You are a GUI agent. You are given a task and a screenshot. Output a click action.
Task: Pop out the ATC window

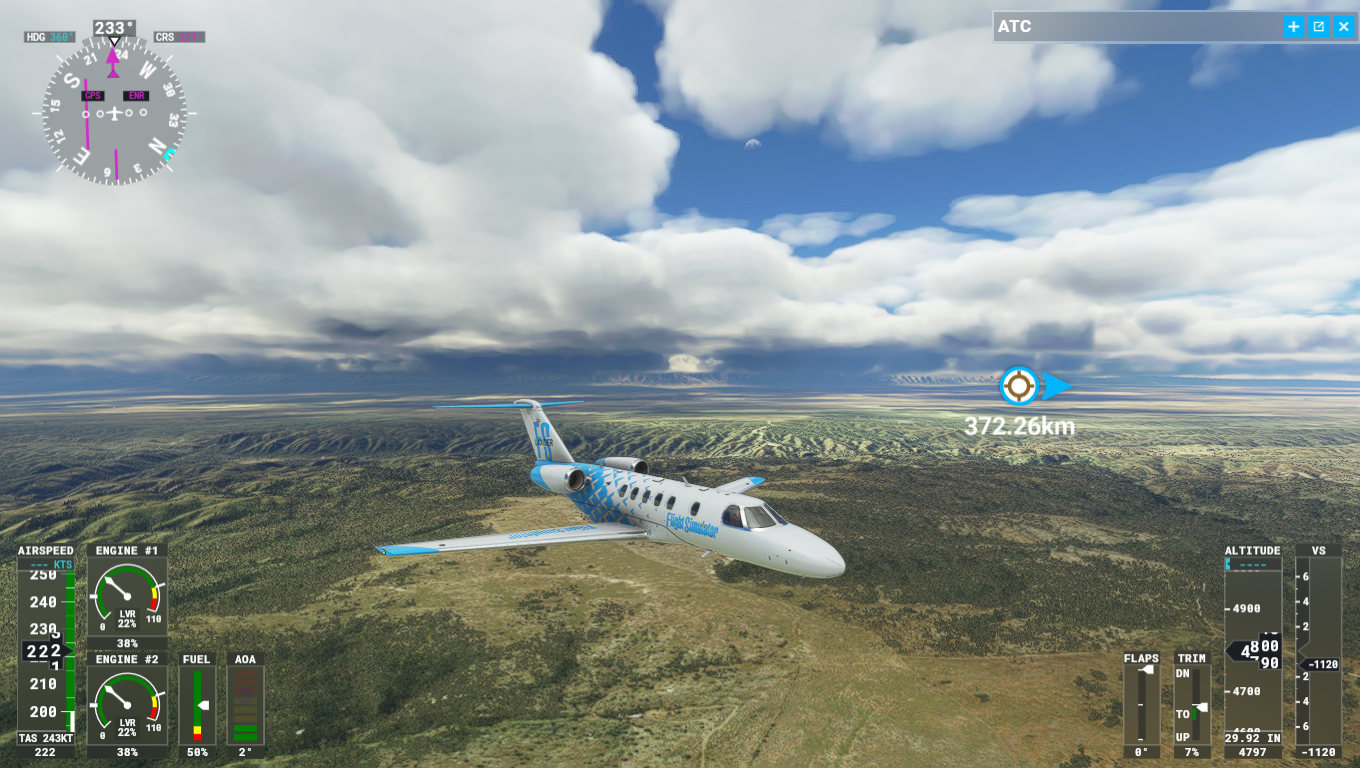click(1319, 27)
